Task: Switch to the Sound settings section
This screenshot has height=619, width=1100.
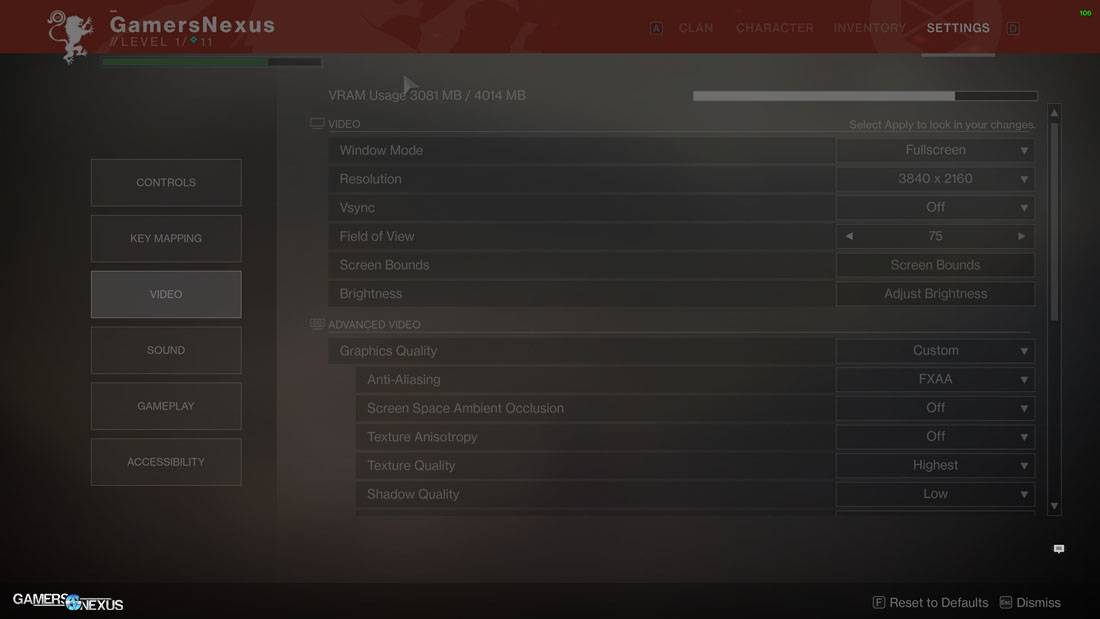Action: point(166,351)
